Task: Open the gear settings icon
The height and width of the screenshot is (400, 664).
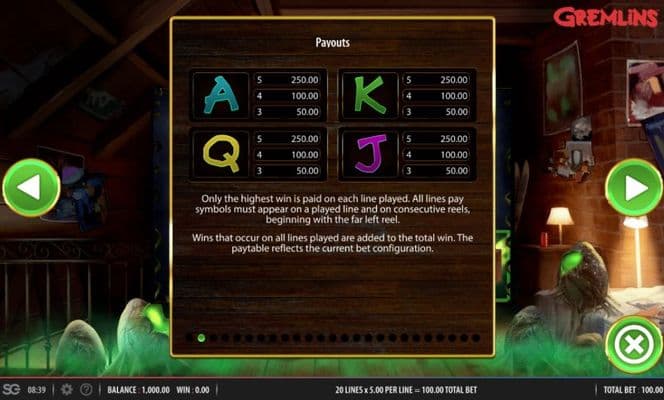Action: tap(67, 389)
